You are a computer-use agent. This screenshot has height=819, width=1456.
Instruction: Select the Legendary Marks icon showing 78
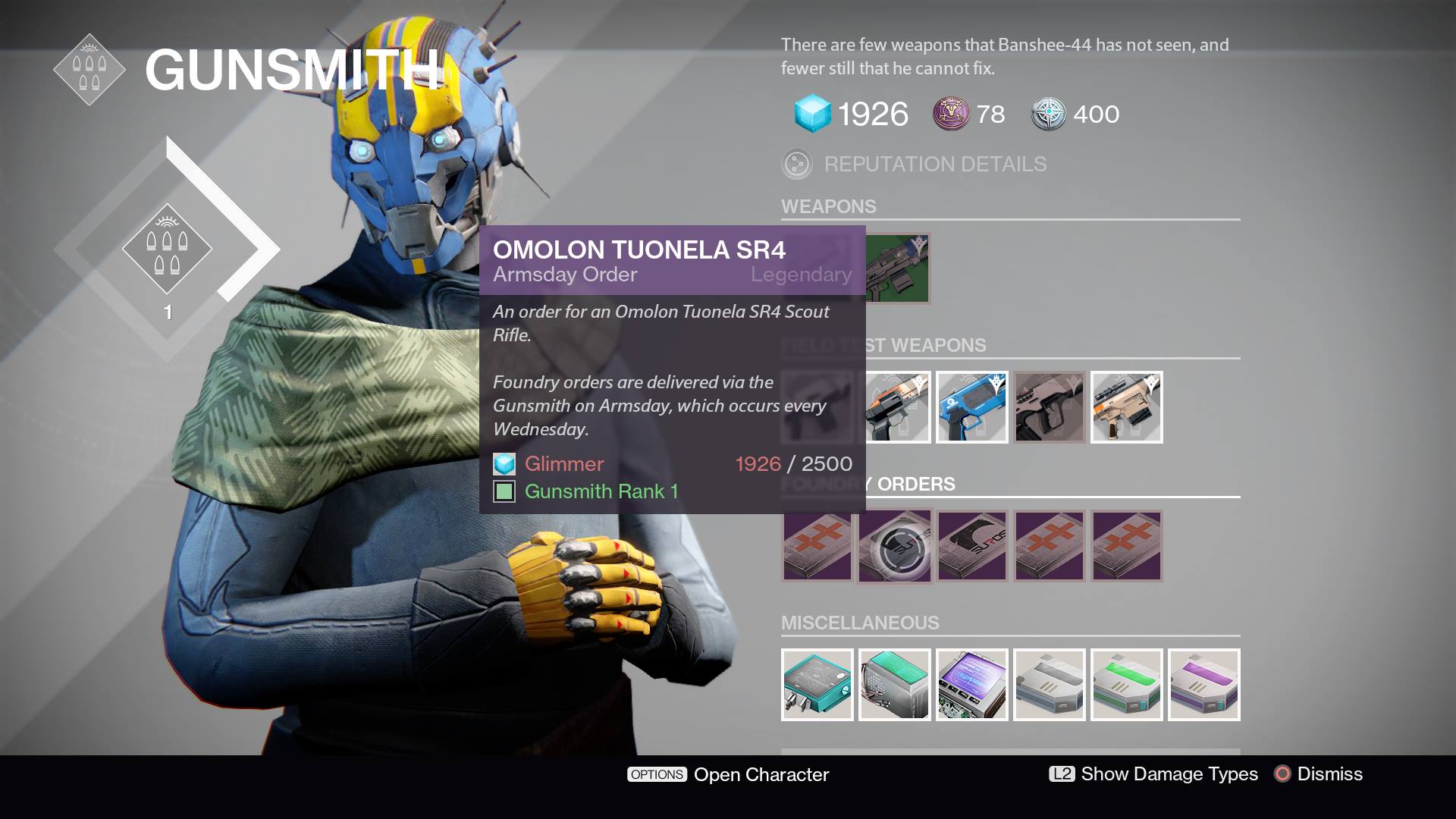(950, 115)
